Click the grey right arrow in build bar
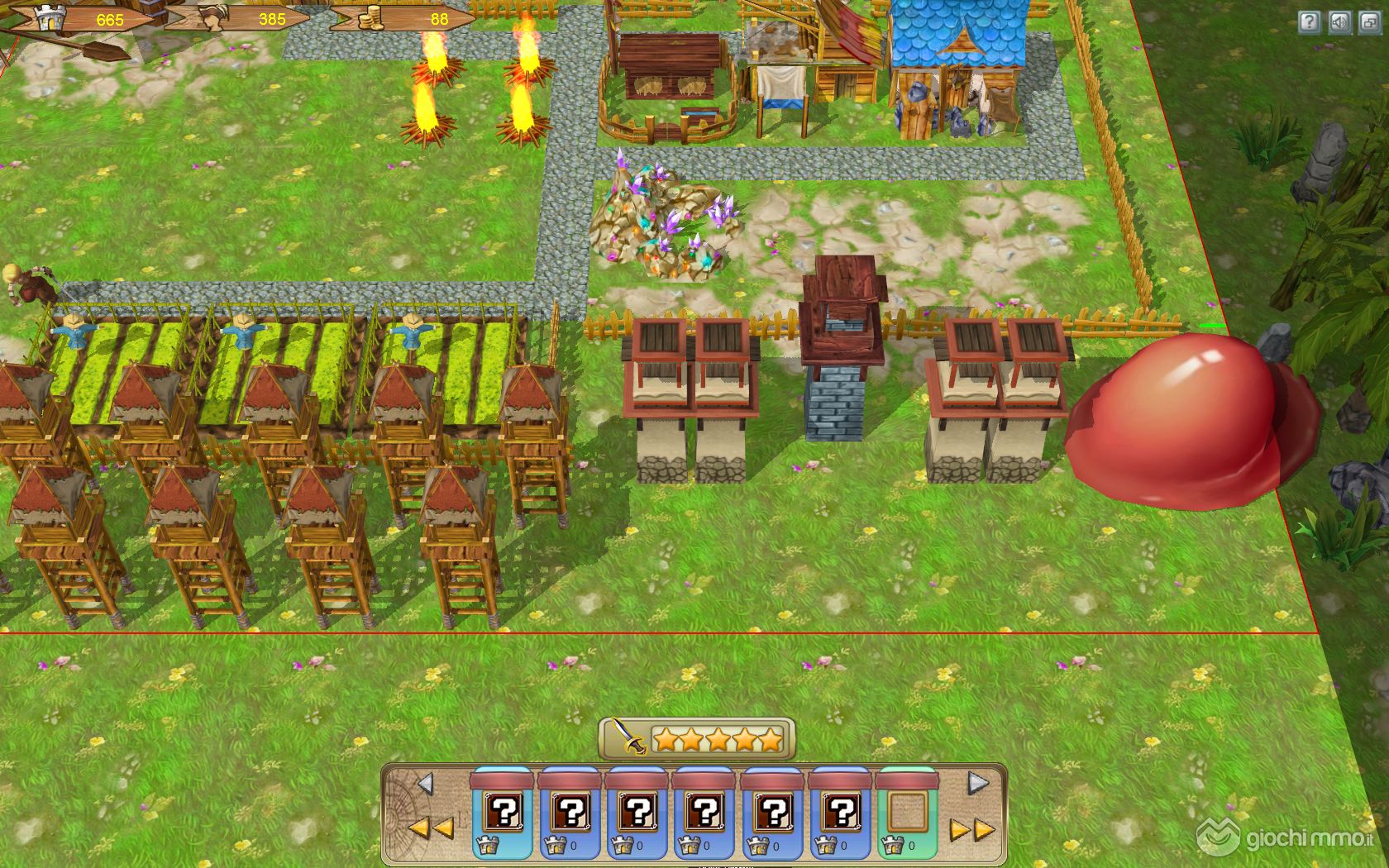This screenshot has height=868, width=1389. tap(977, 783)
